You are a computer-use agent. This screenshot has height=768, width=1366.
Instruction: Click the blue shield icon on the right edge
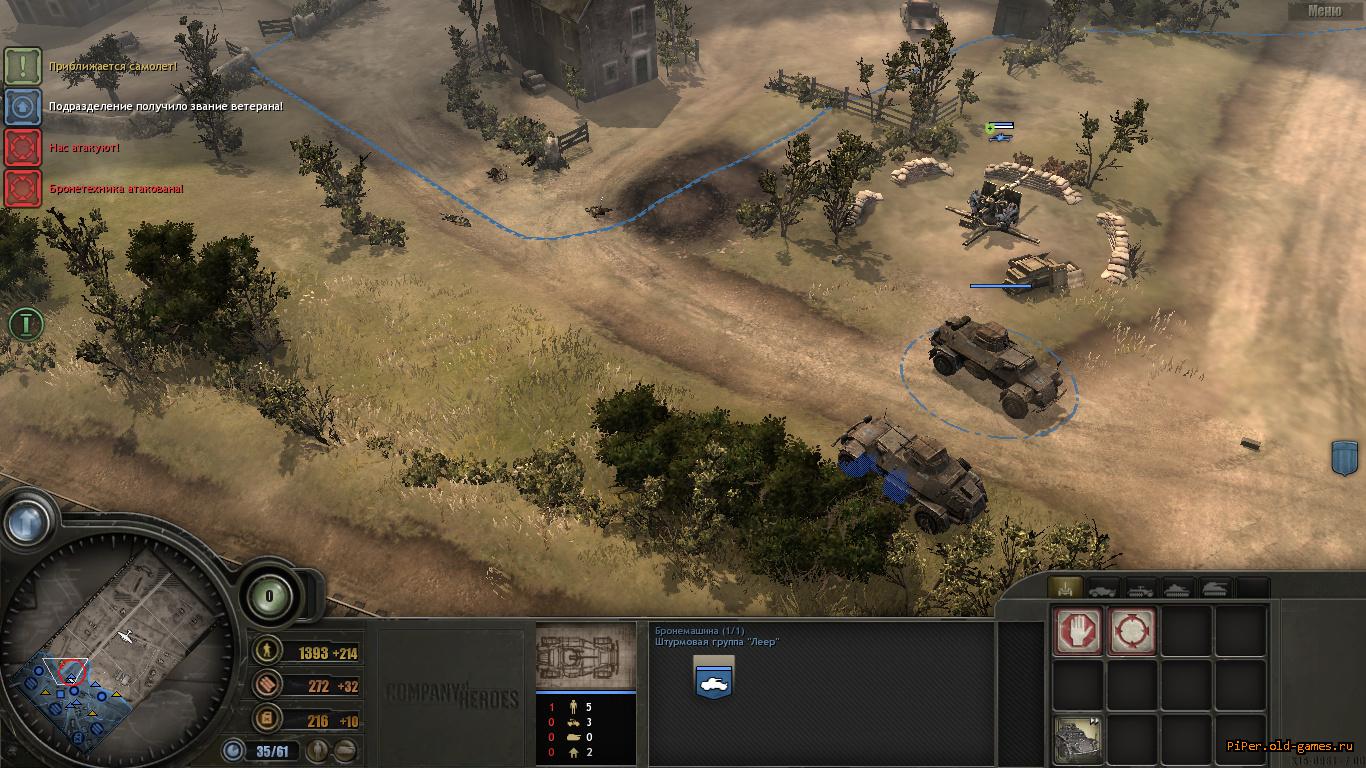pyautogui.click(x=1346, y=456)
